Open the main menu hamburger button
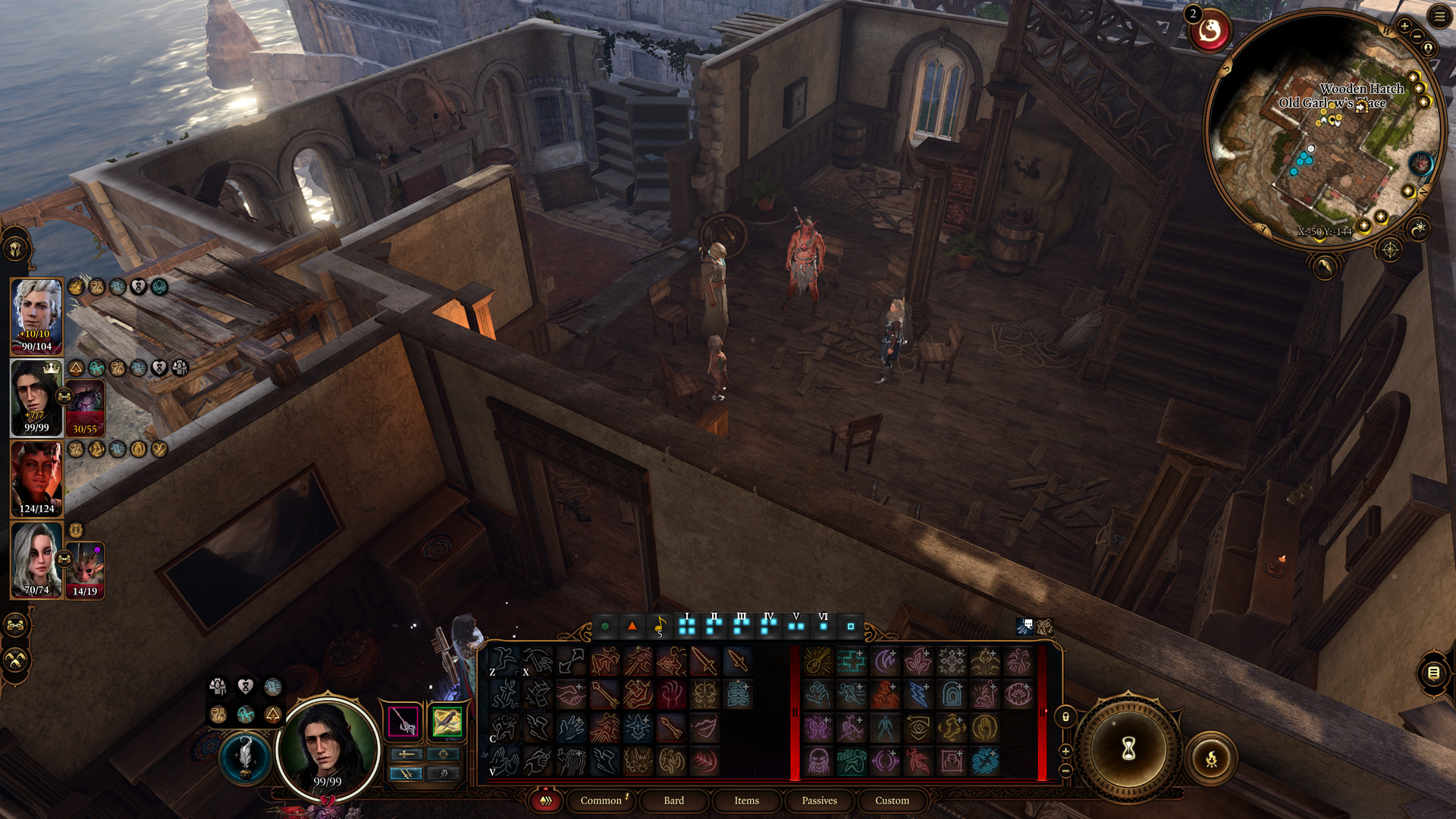 tap(1439, 16)
